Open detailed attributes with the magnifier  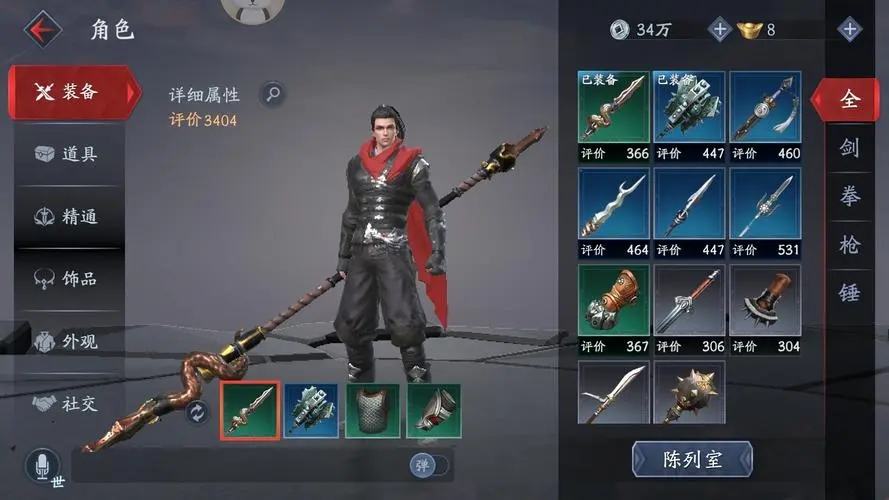[x=272, y=95]
